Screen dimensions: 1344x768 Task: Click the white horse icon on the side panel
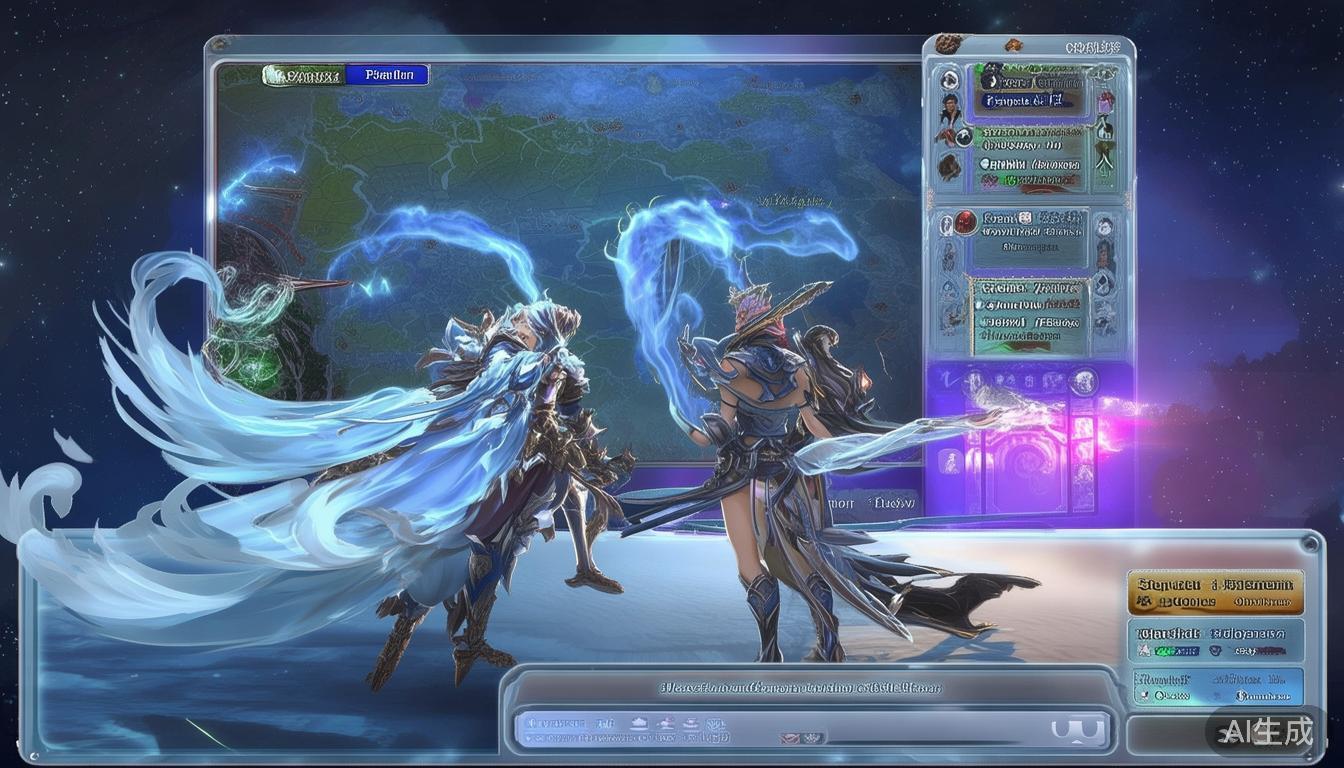1103,128
